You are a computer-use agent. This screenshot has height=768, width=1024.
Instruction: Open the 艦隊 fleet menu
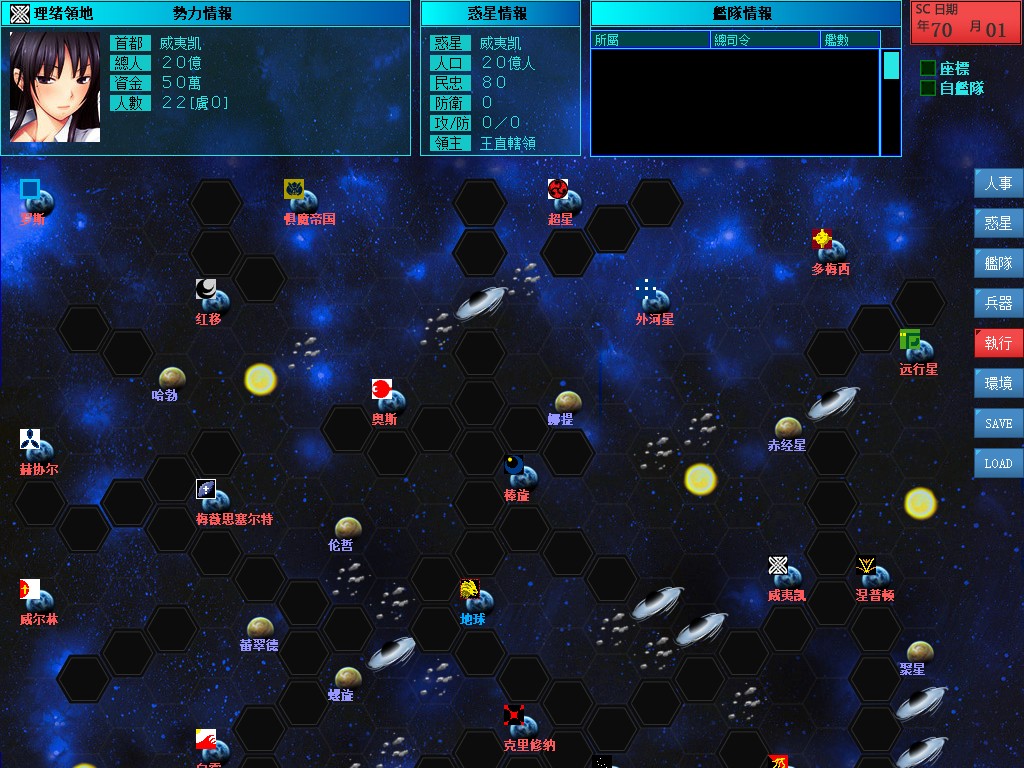point(998,264)
